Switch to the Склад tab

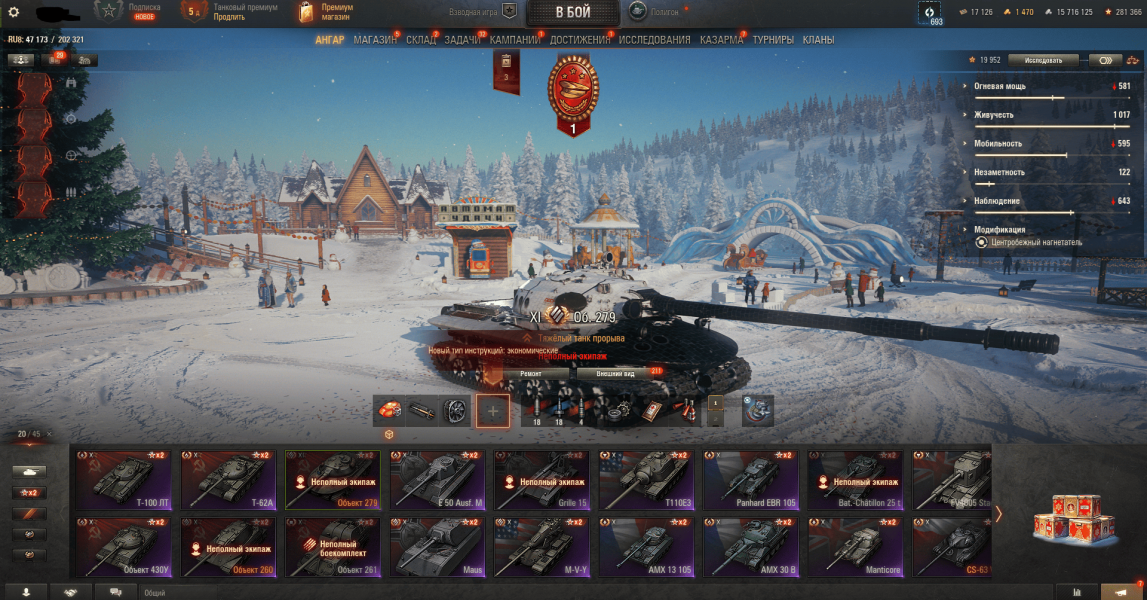pos(421,40)
